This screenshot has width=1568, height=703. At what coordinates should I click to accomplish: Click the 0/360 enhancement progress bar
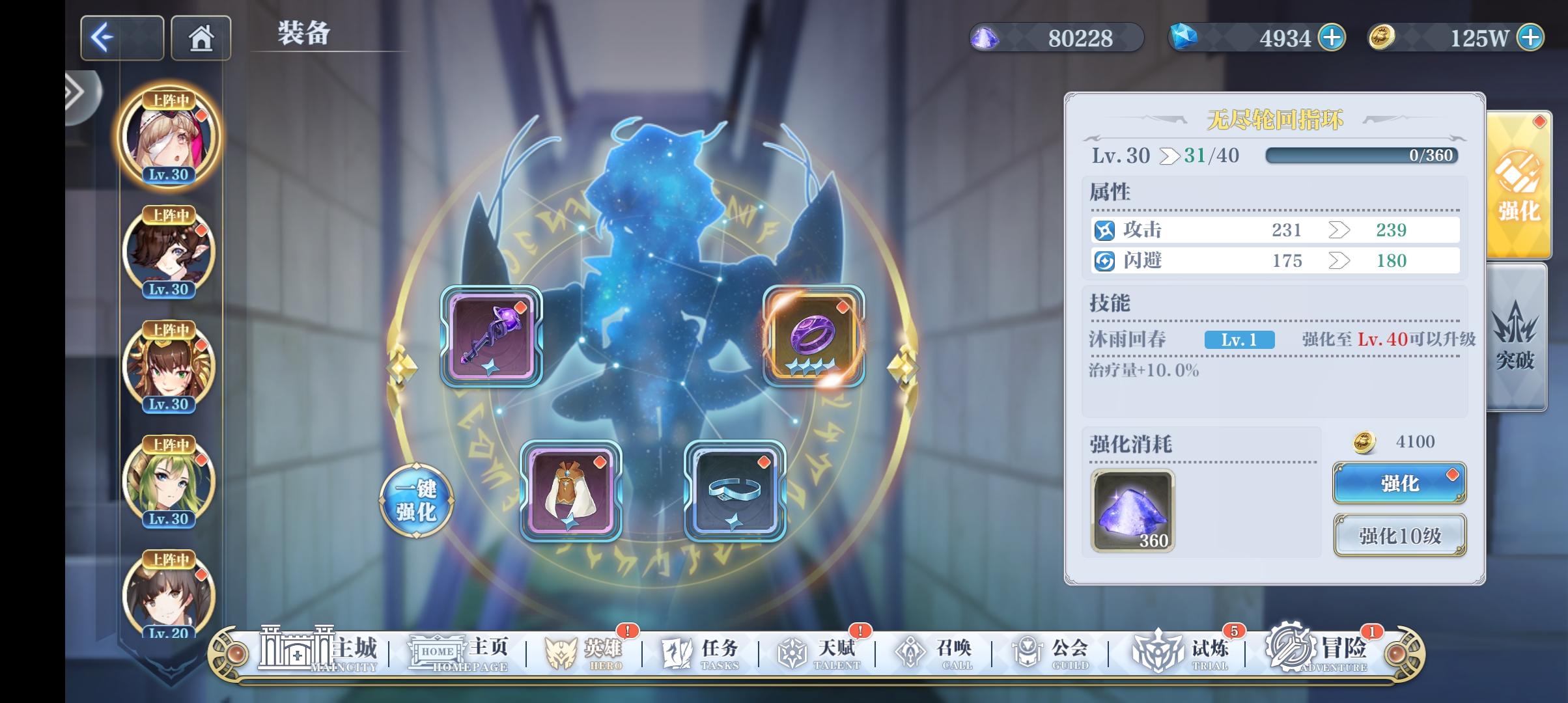click(x=1361, y=154)
